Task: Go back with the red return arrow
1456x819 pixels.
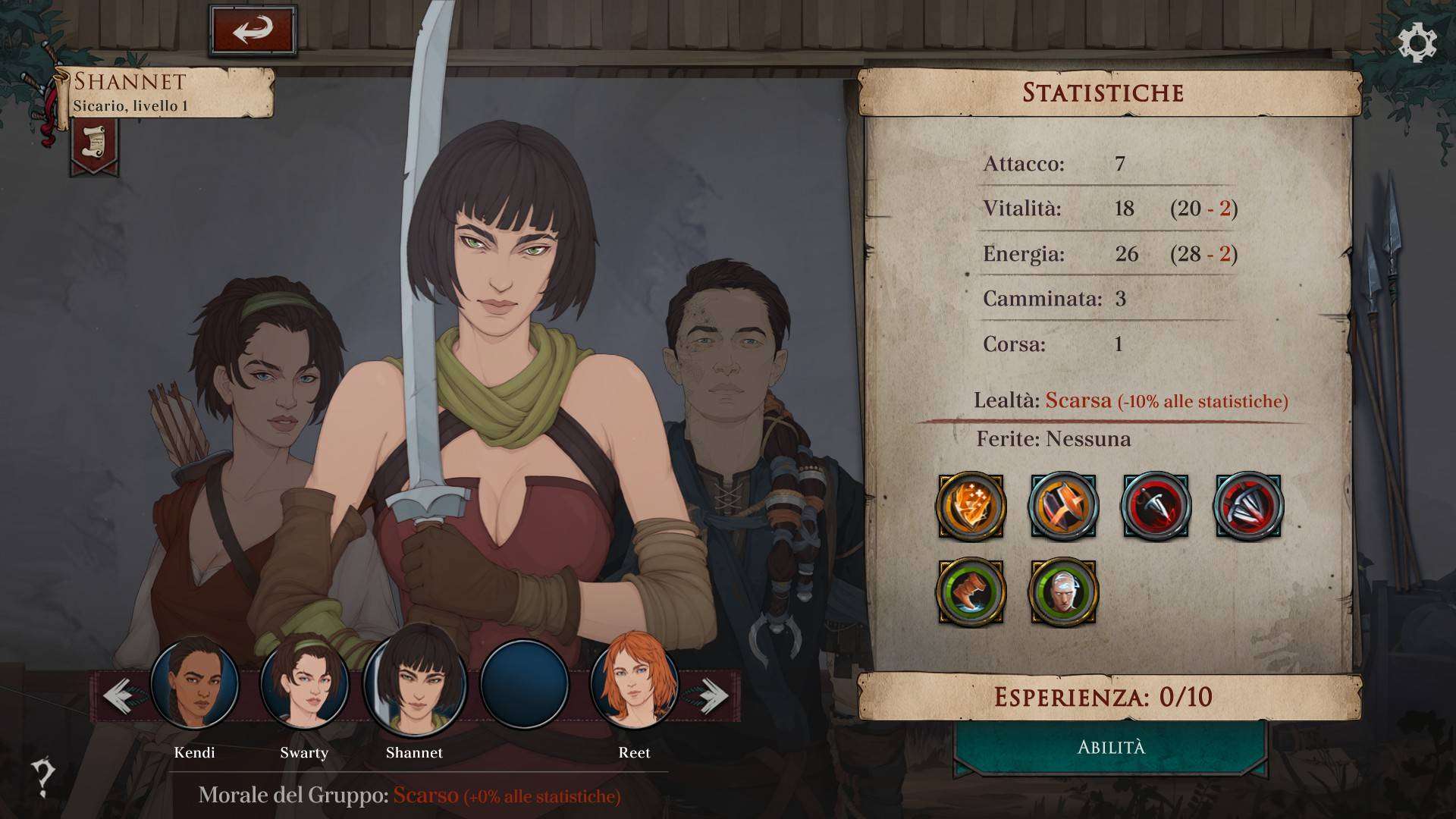Action: point(253,30)
